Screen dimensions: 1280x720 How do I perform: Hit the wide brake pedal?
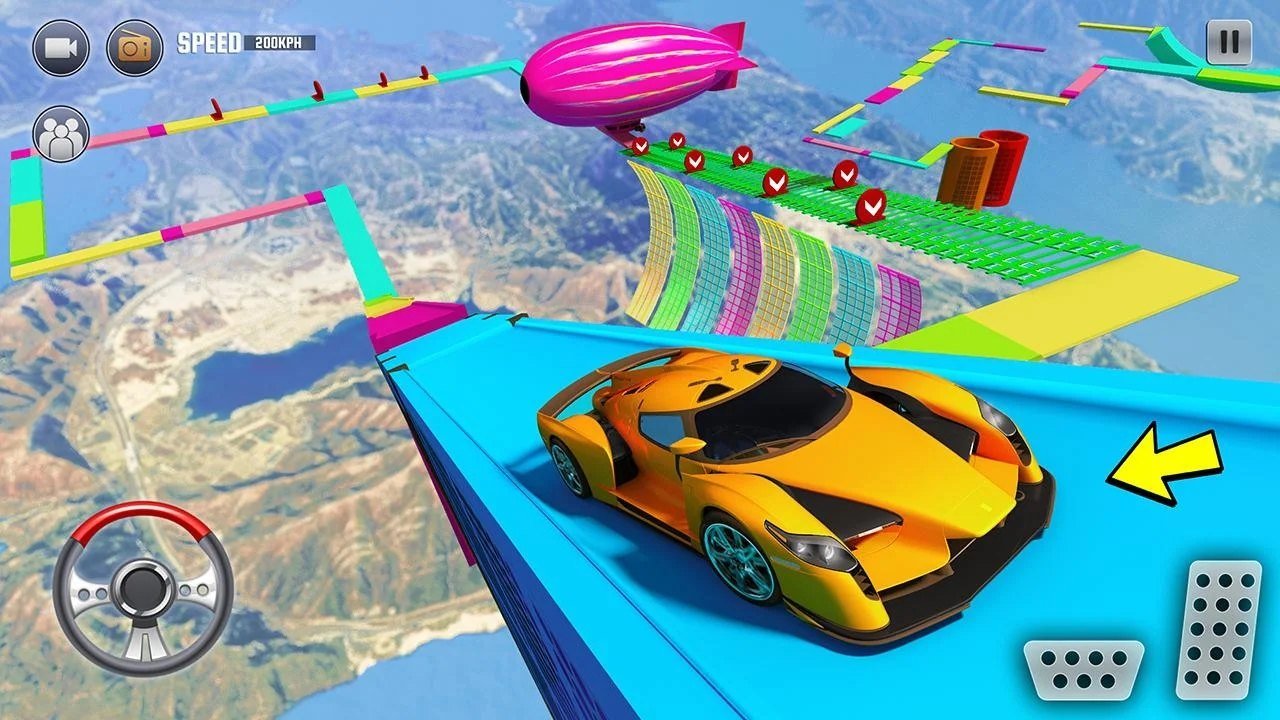[1083, 669]
